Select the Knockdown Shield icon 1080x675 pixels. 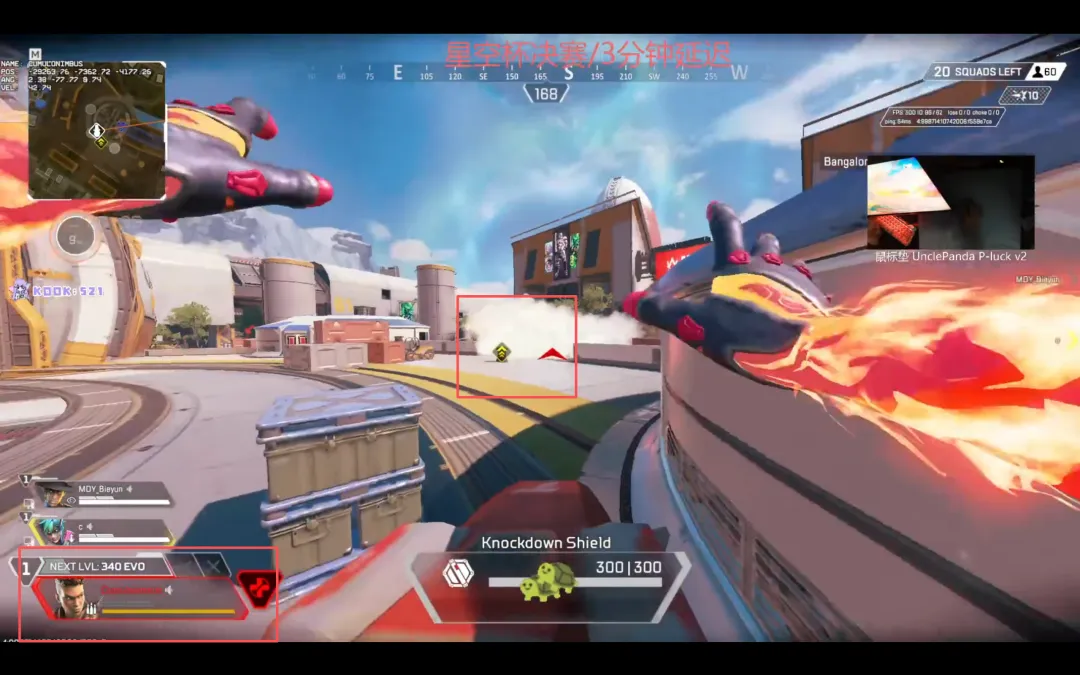pyautogui.click(x=457, y=574)
